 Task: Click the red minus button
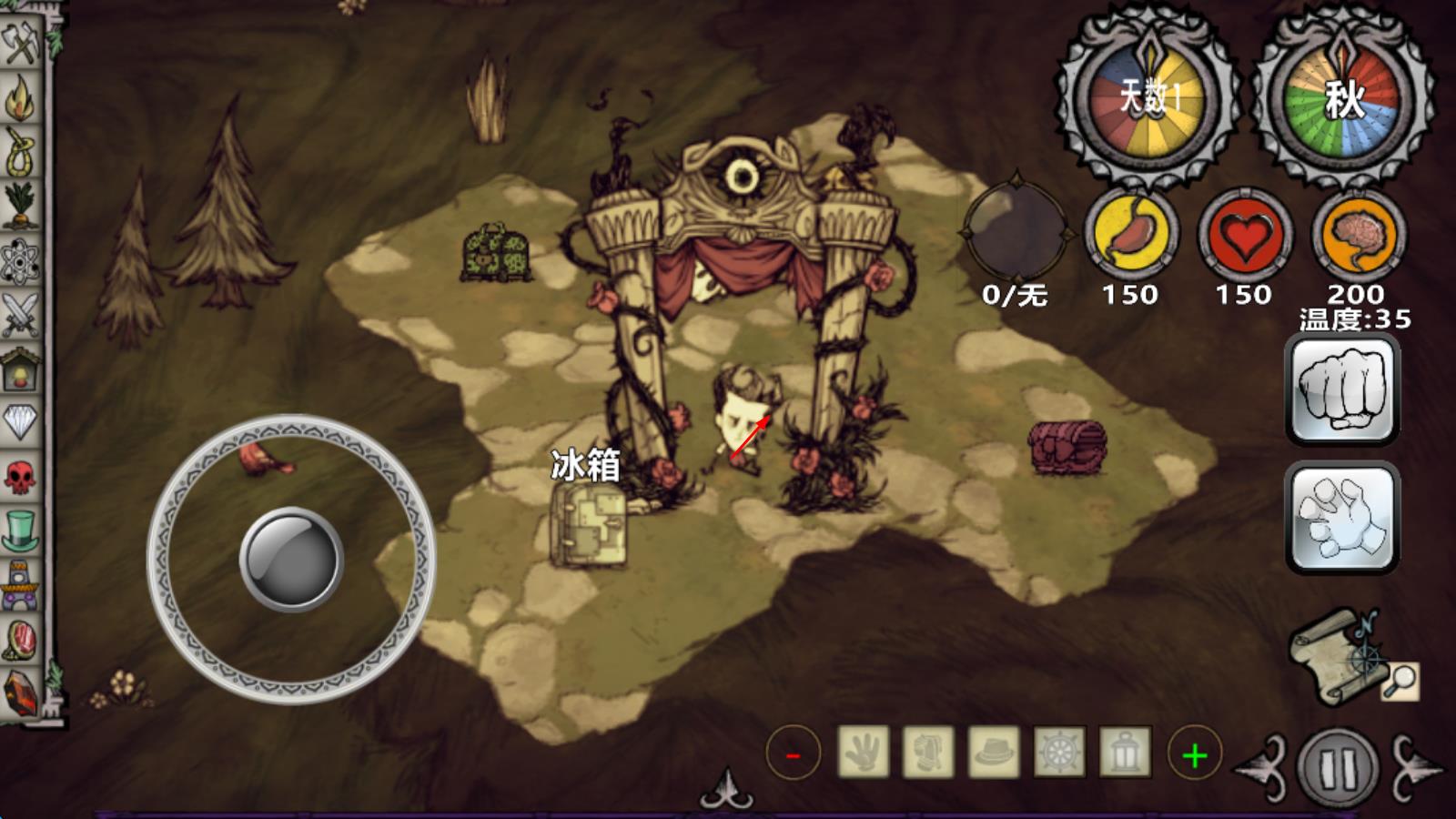click(x=793, y=753)
